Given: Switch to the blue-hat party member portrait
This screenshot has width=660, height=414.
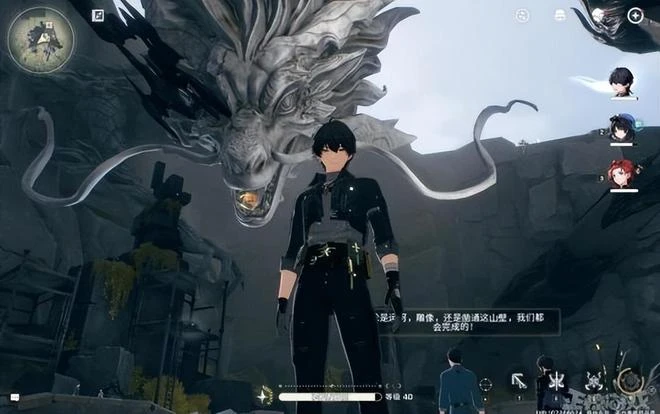Looking at the screenshot, I should pos(619,127).
